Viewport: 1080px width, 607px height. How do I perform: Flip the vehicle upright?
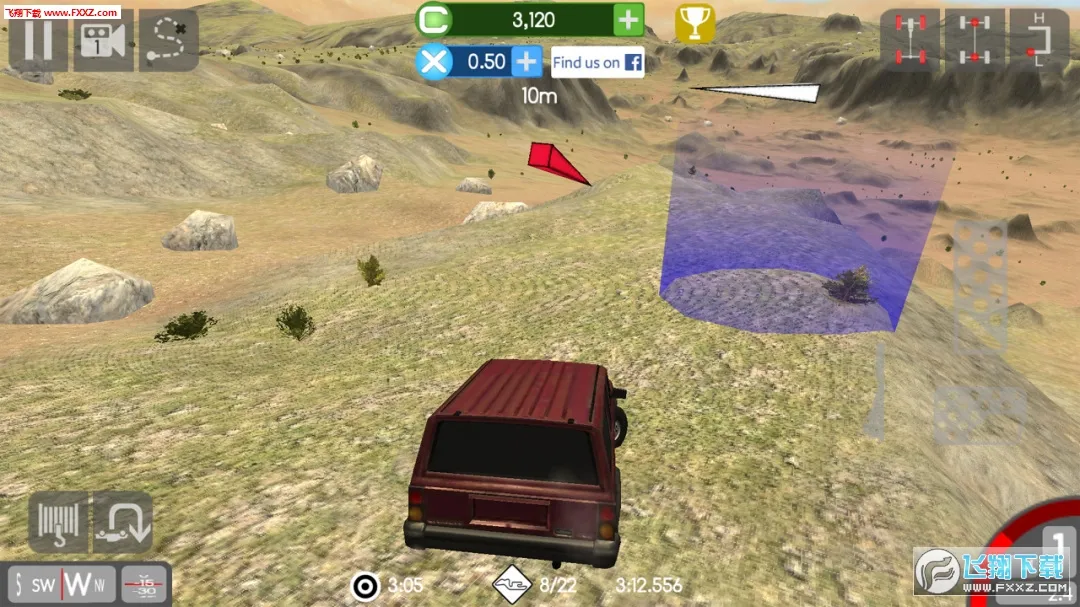click(x=123, y=522)
